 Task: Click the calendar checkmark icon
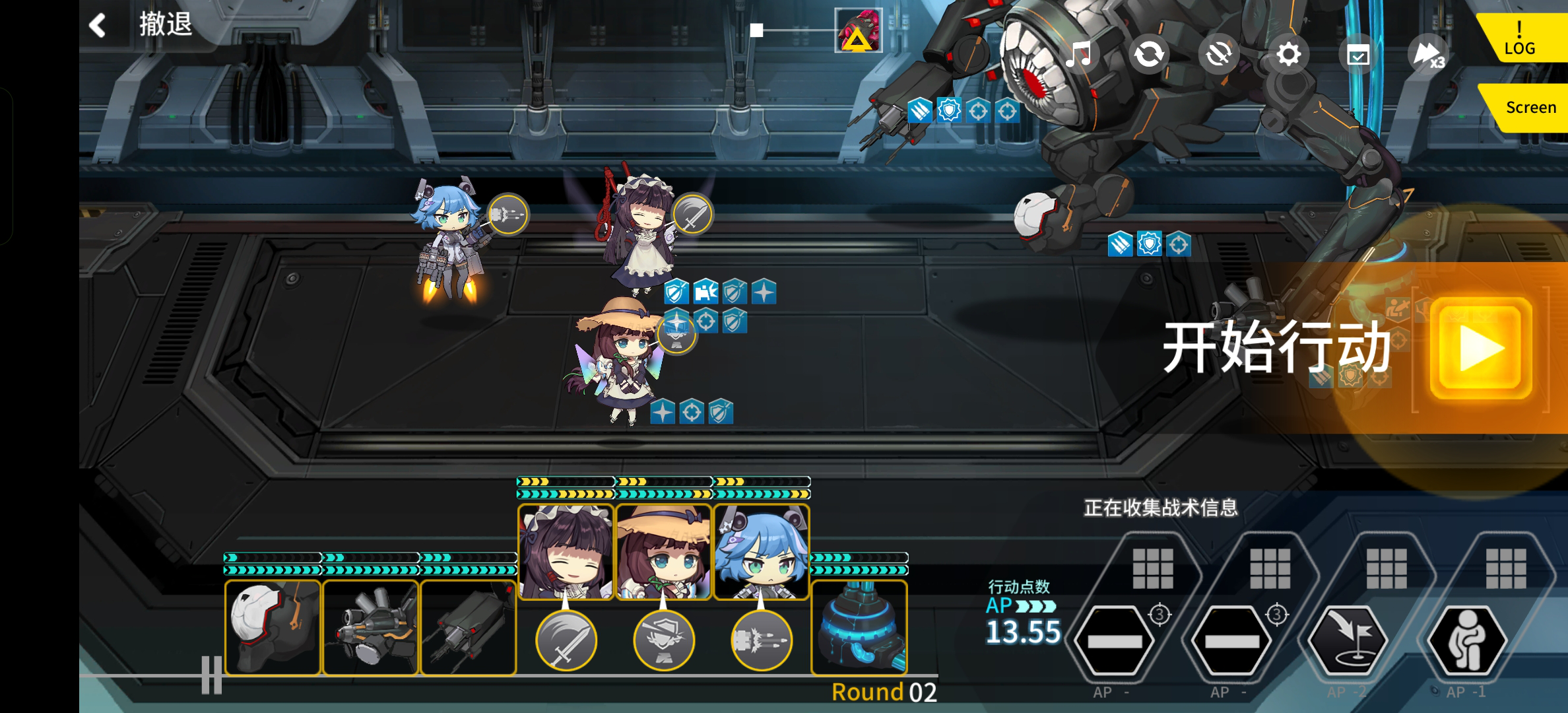tap(1358, 55)
